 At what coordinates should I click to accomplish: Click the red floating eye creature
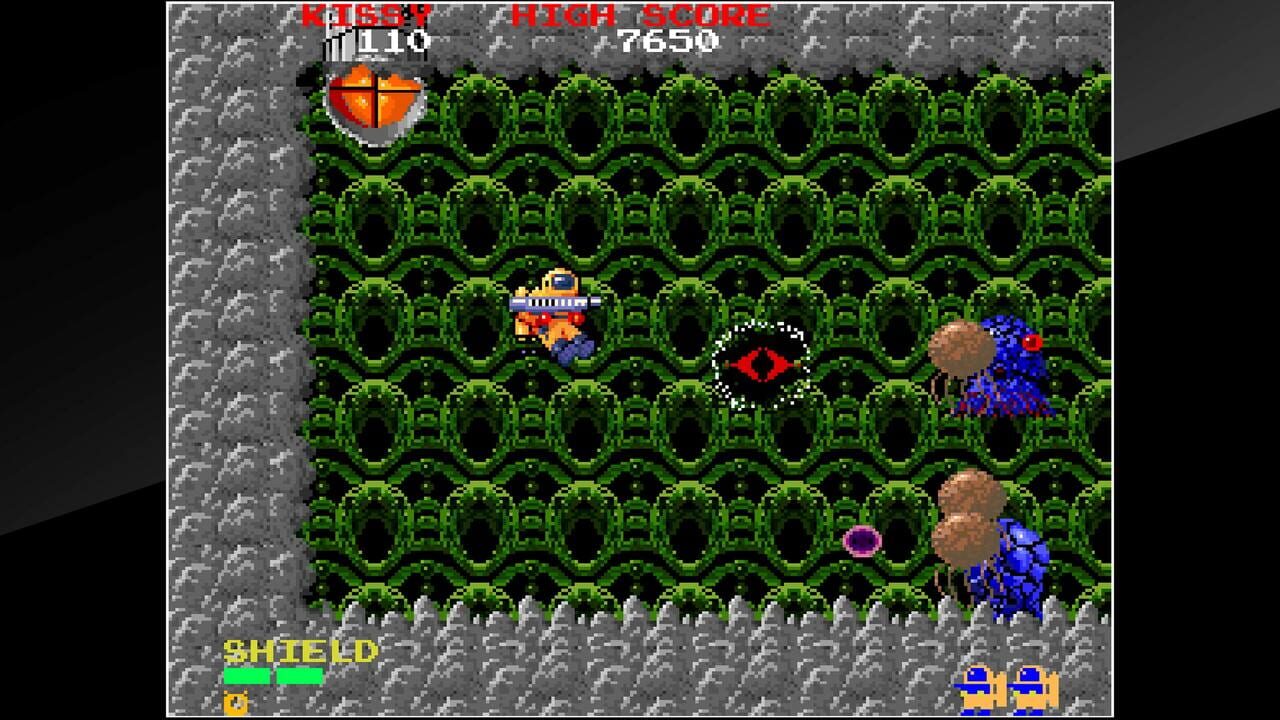tap(763, 363)
